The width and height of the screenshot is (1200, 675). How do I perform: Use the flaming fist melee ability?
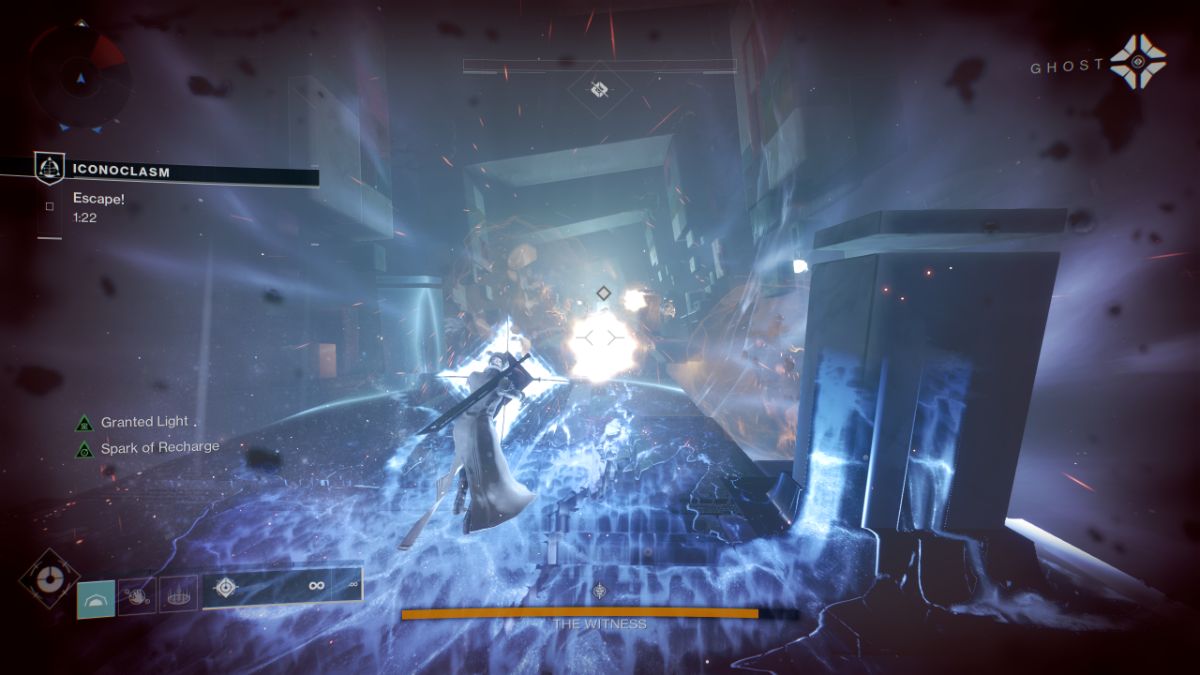click(137, 597)
